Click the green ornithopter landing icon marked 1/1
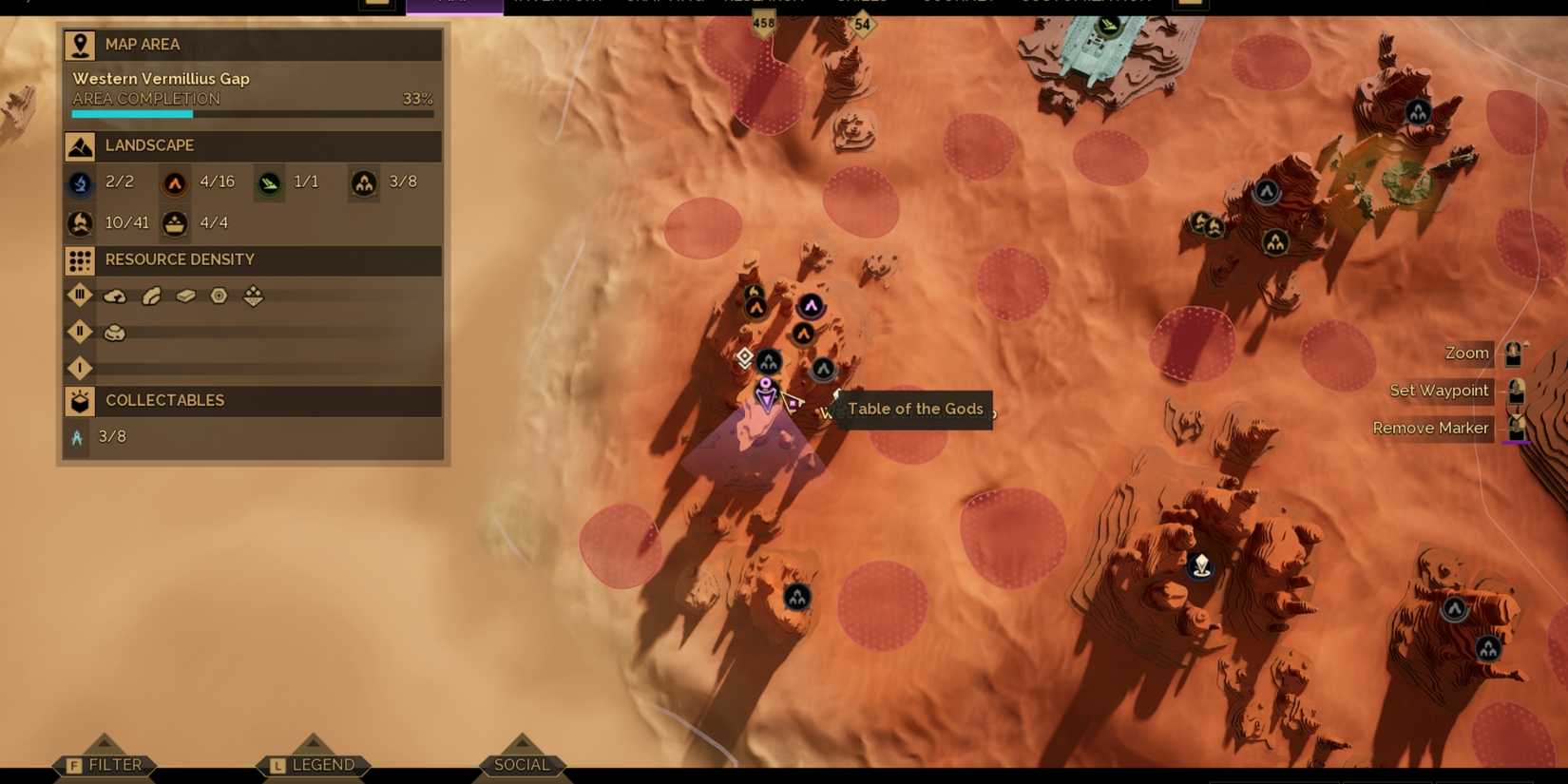This screenshot has height=784, width=1568. point(269,182)
